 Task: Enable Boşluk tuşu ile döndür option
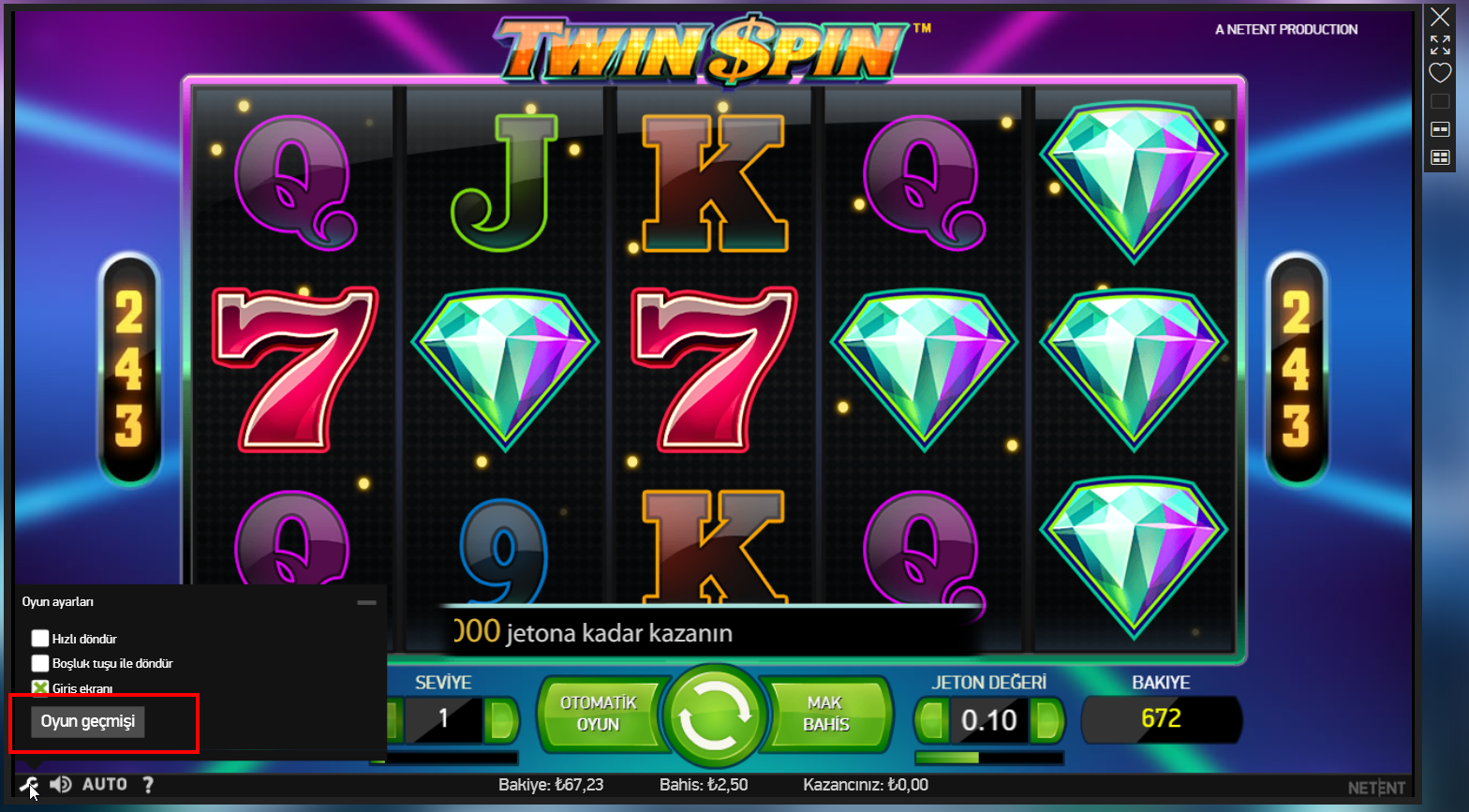pyautogui.click(x=40, y=663)
